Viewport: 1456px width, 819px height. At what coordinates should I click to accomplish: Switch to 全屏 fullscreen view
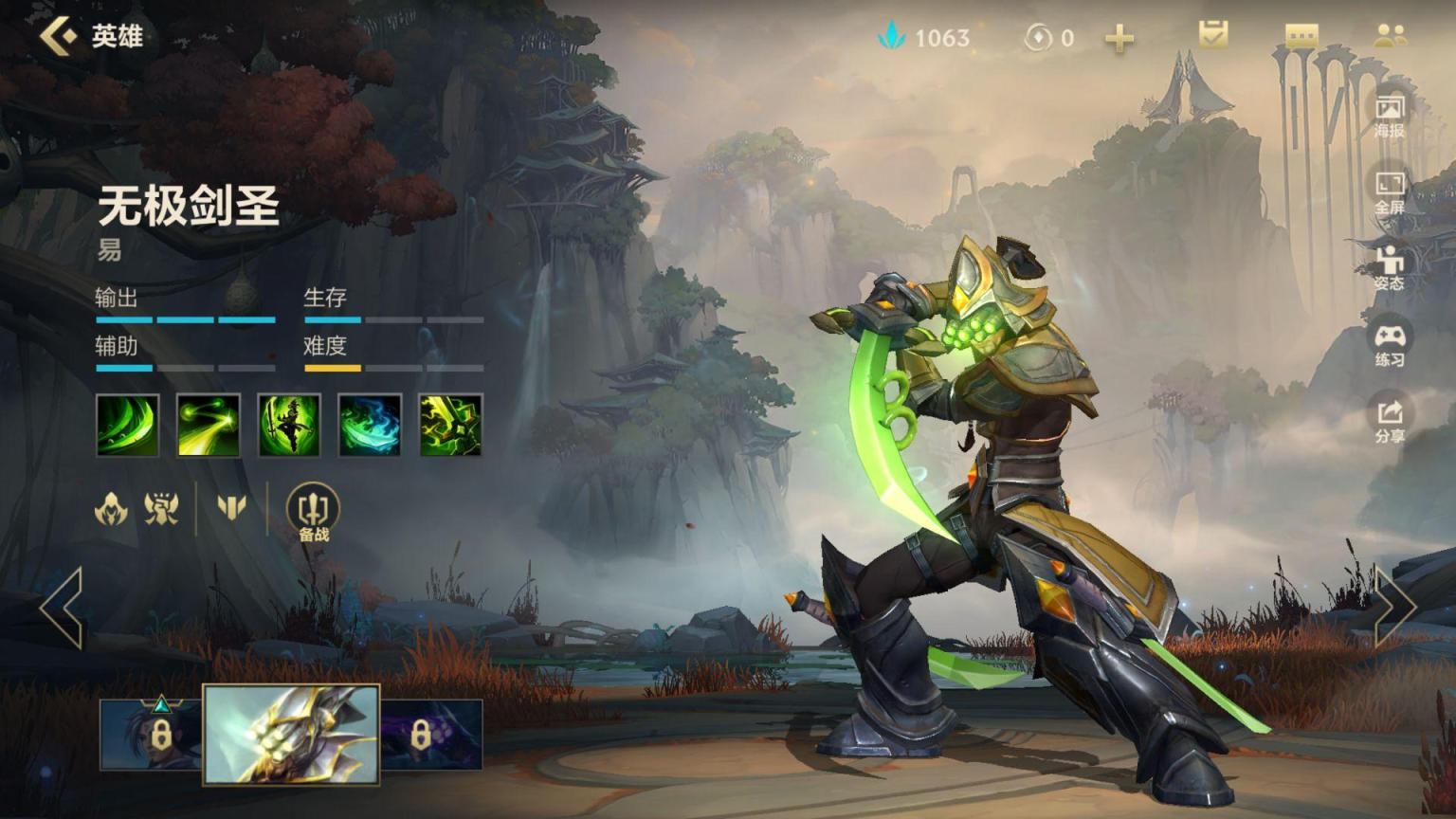(1390, 191)
